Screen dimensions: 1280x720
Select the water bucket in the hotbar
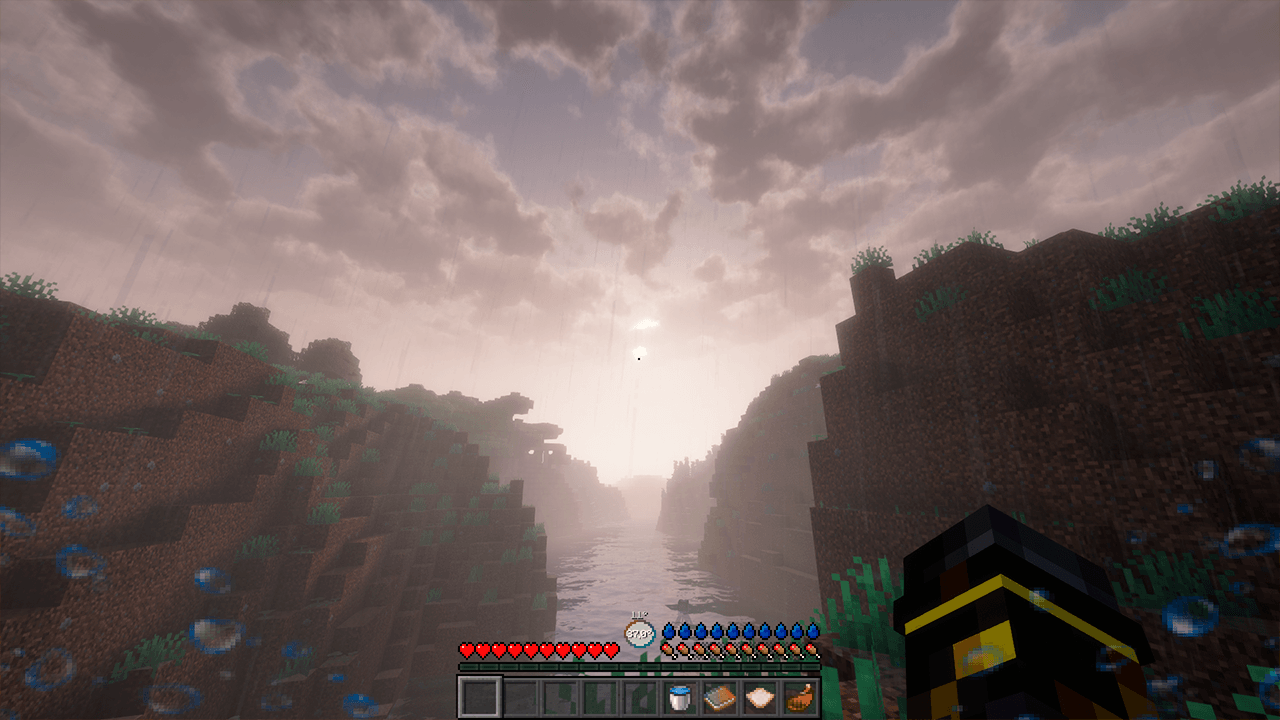pyautogui.click(x=680, y=698)
